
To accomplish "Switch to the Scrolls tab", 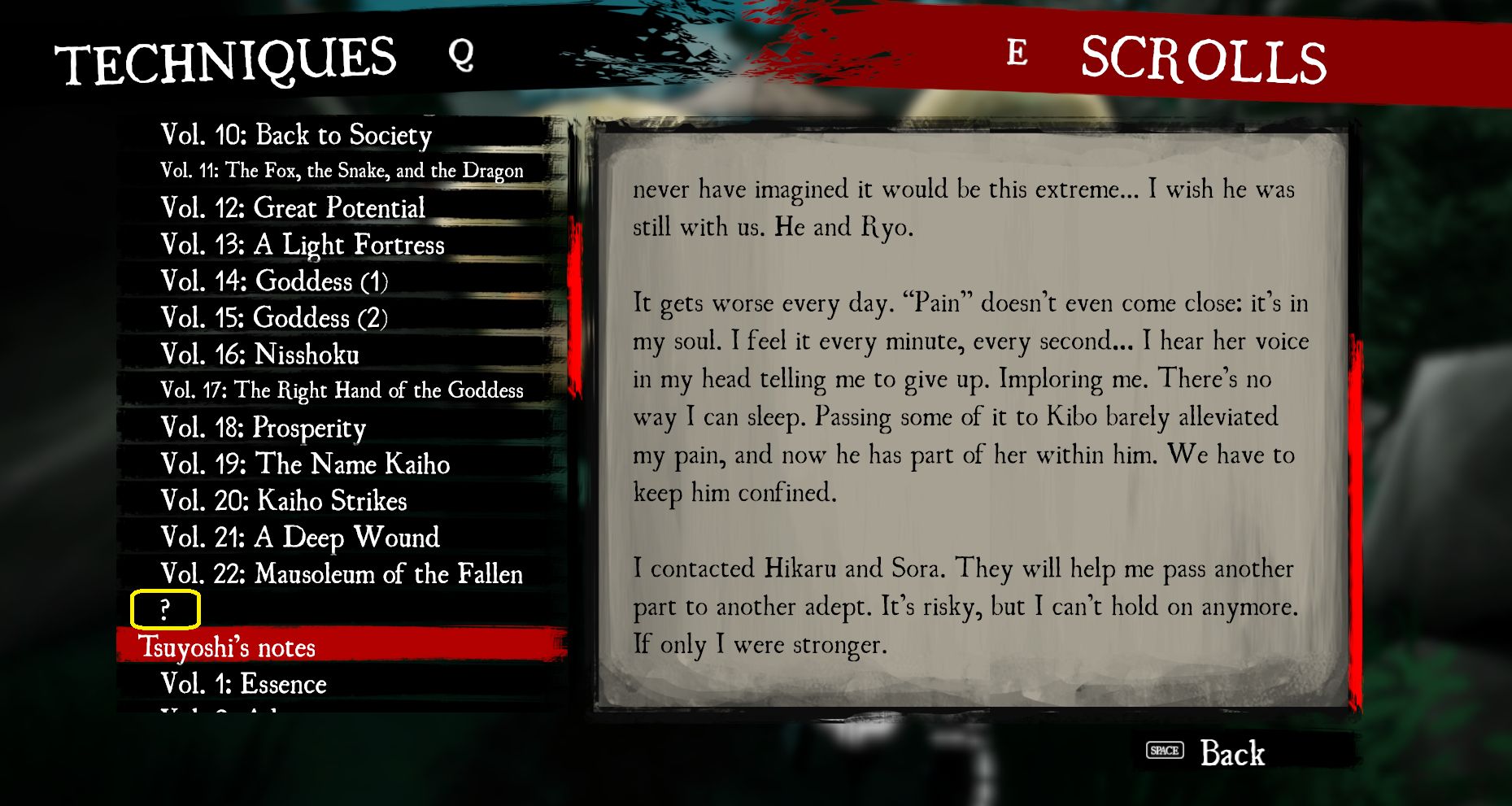I will point(1204,59).
